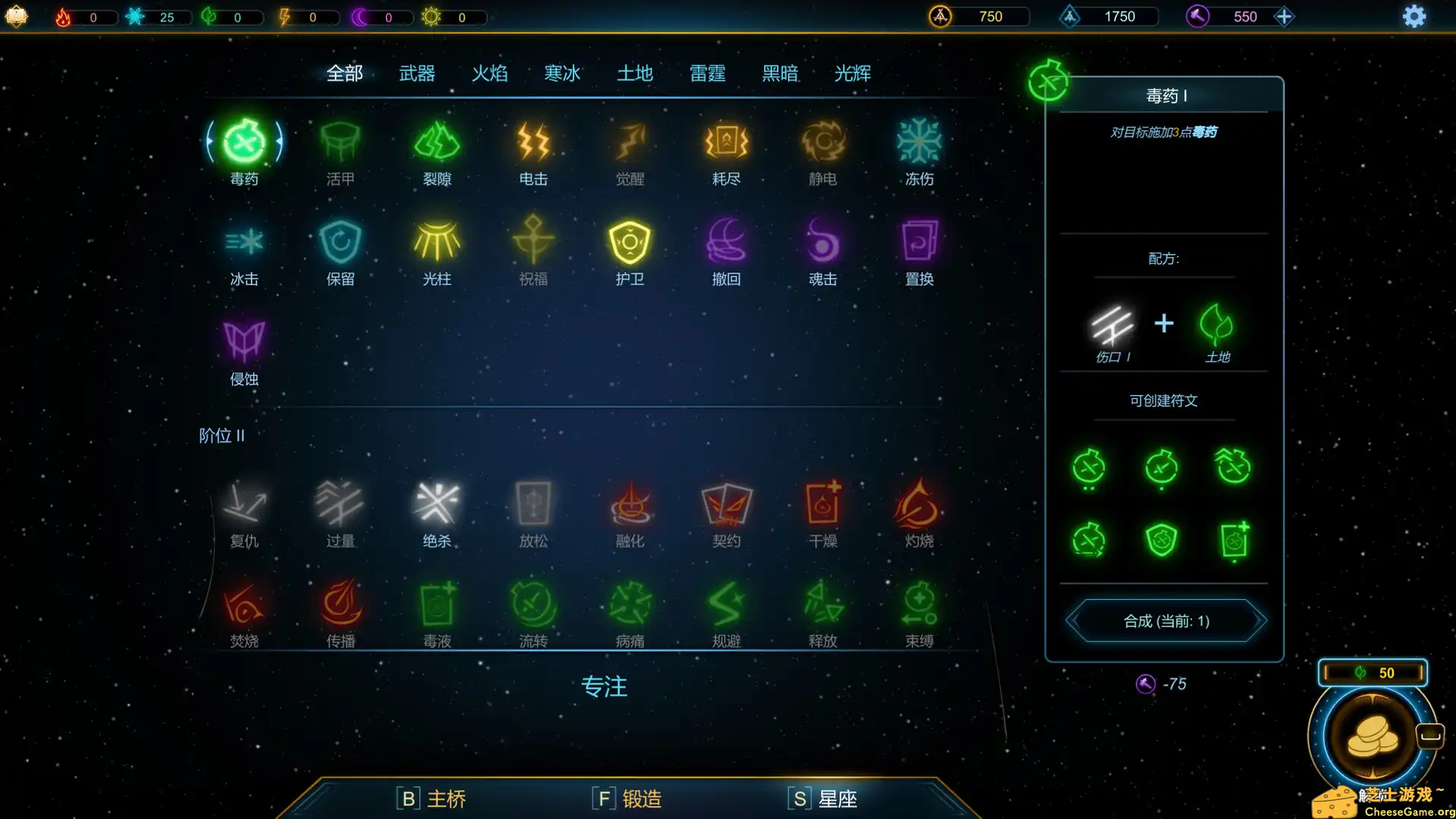Image resolution: width=1456 pixels, height=819 pixels.
Task: Switch to the 黑暗 (Dark) tab
Action: tap(779, 73)
